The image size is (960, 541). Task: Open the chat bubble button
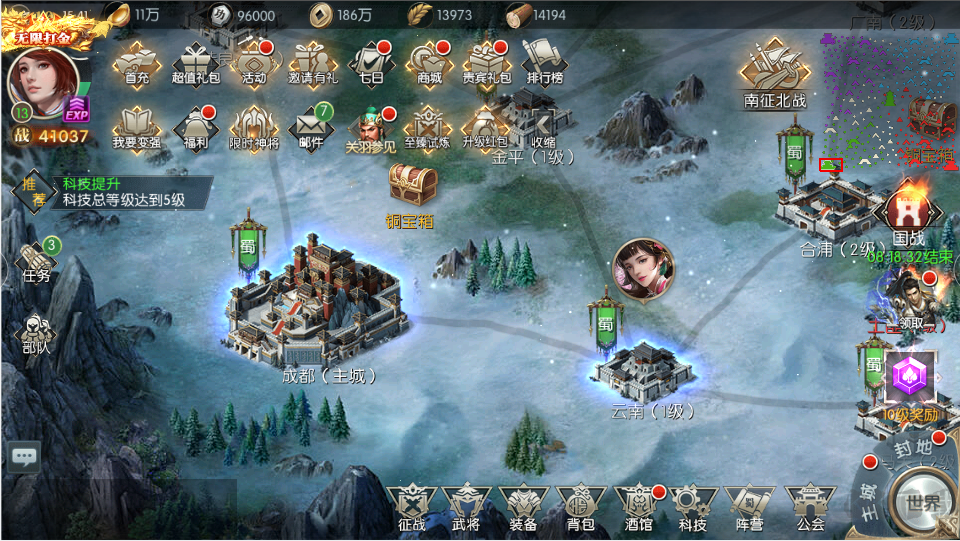tap(23, 457)
